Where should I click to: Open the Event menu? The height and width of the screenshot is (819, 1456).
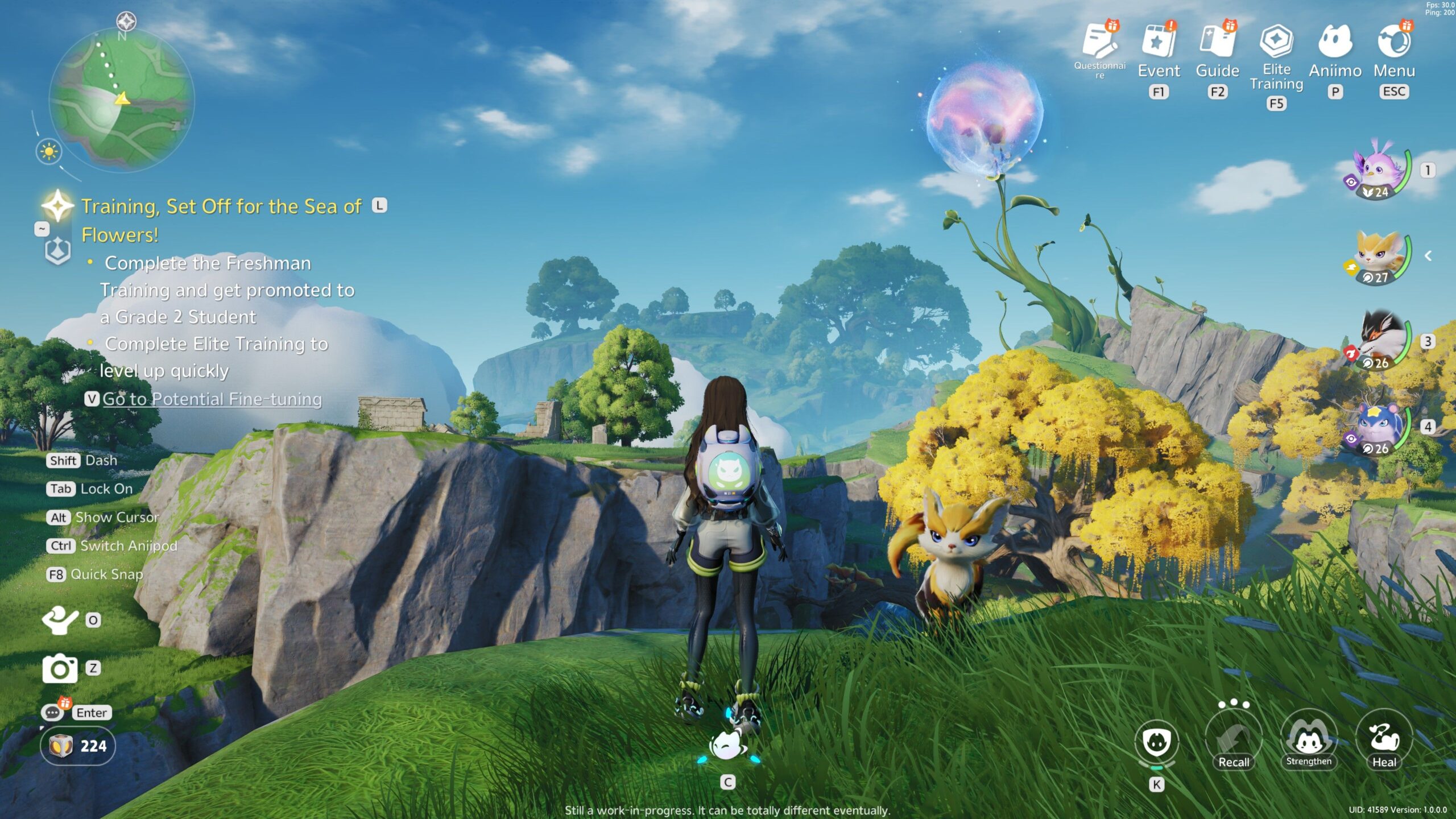point(1159,42)
